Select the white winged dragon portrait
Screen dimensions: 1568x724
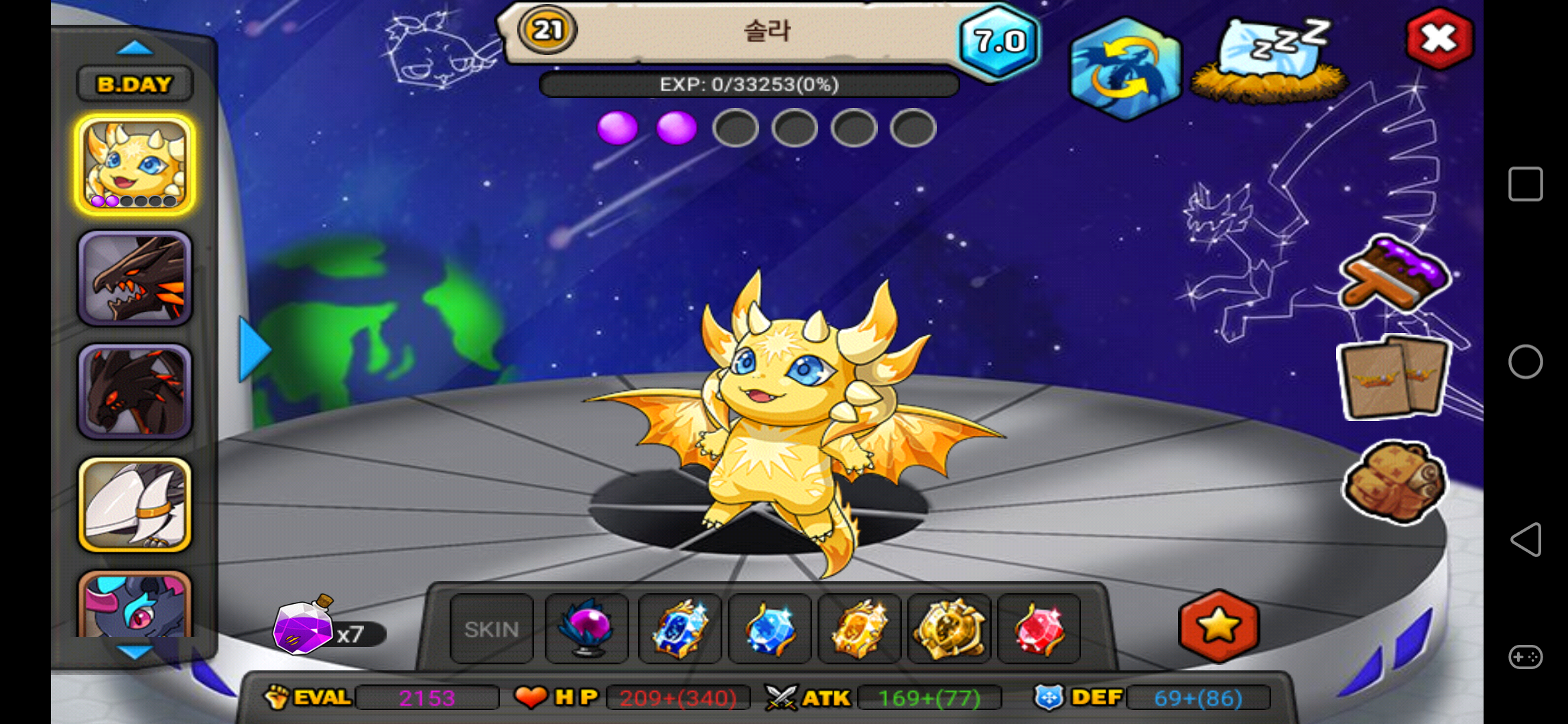click(135, 505)
